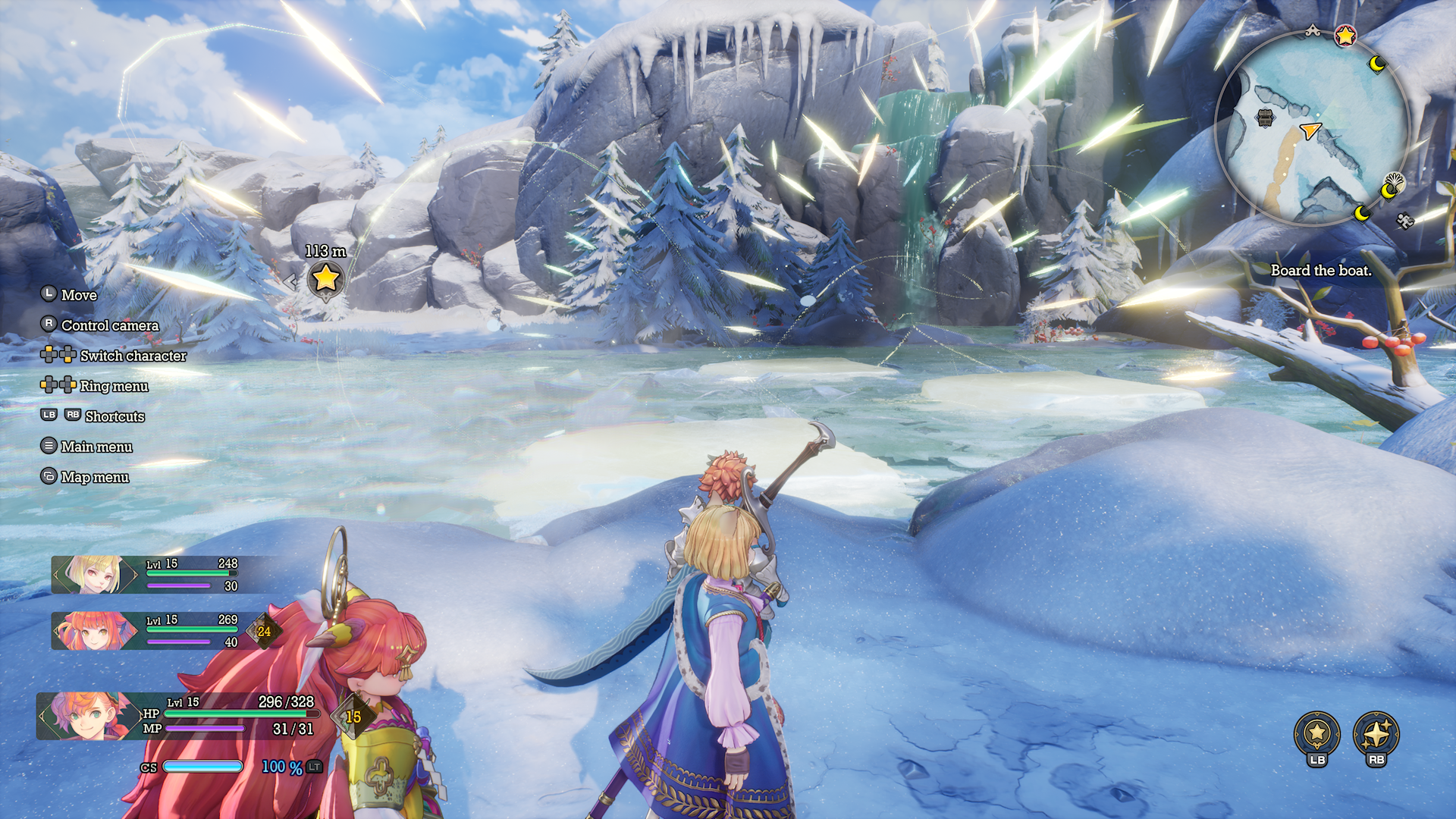Activate the star shortcut icon labeled LB
Screen dimensions: 1456x819
(1316, 734)
